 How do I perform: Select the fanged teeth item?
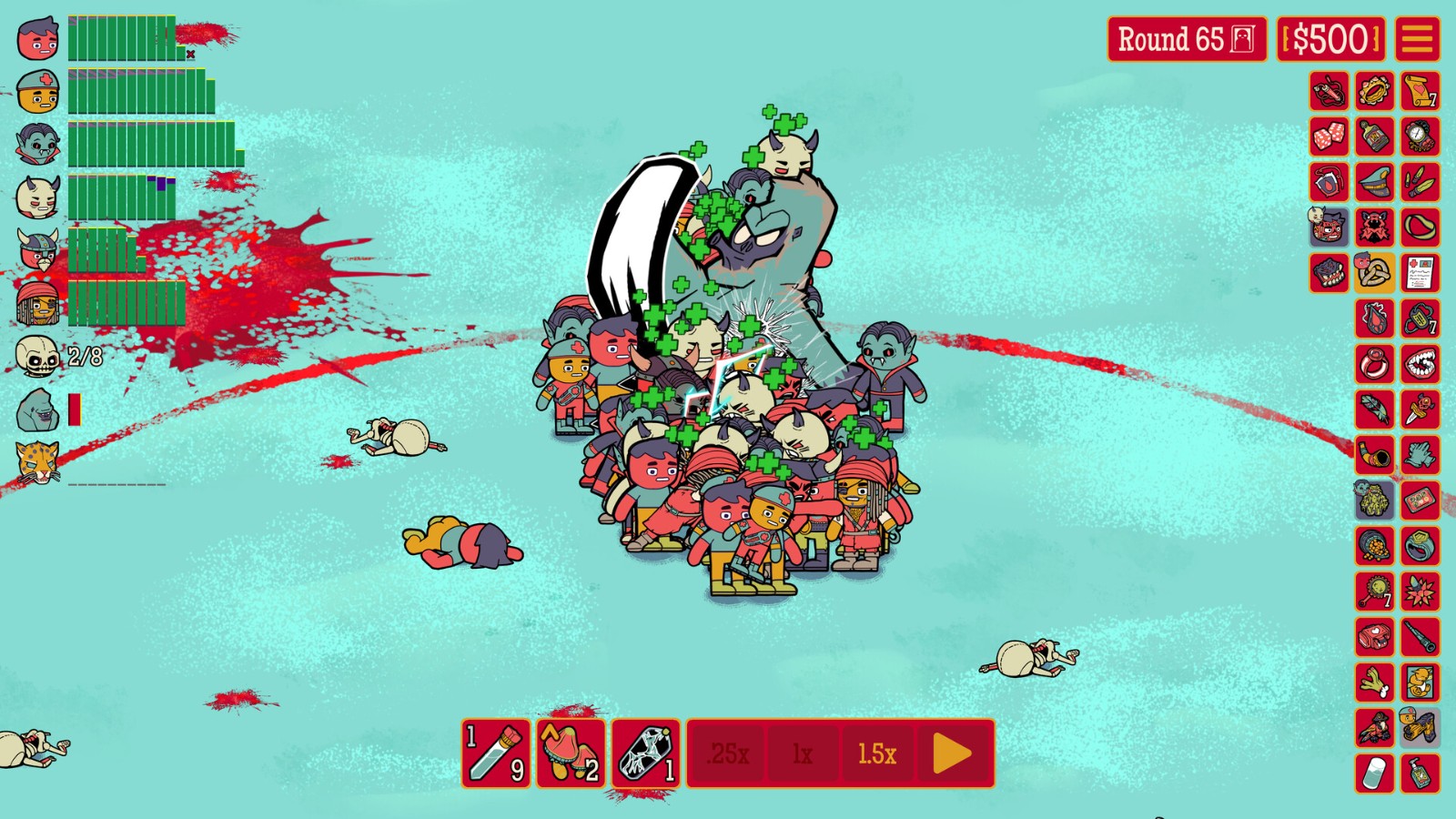click(1420, 364)
